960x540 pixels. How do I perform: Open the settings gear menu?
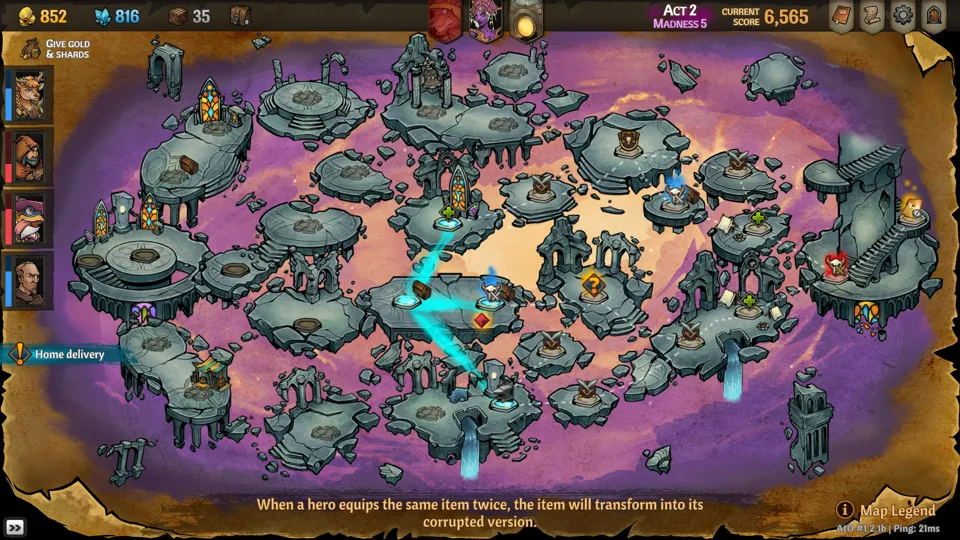point(904,16)
